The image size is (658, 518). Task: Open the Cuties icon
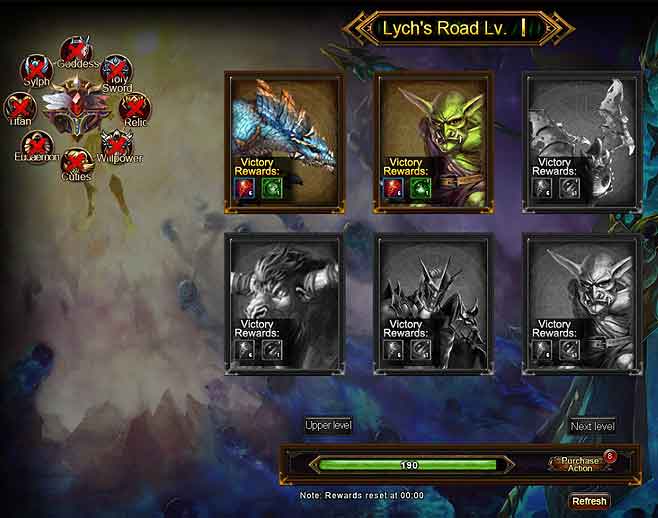tap(76, 163)
